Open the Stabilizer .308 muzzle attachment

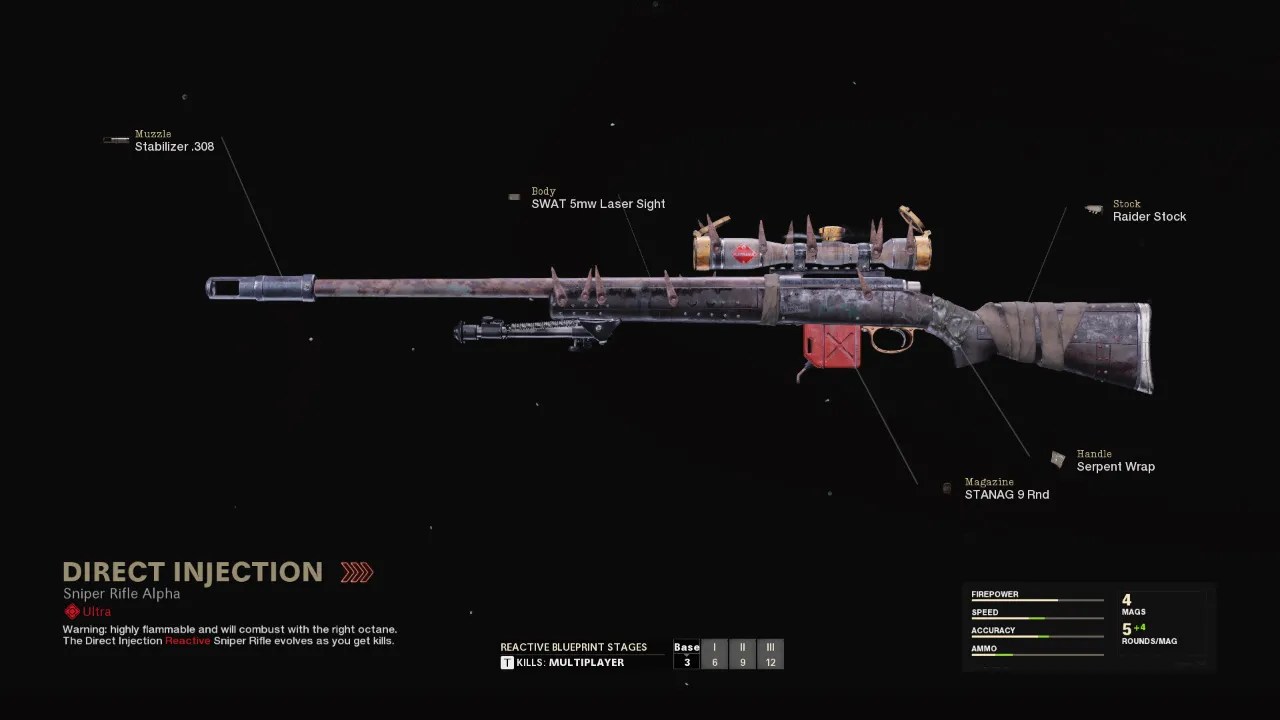[x=174, y=146]
